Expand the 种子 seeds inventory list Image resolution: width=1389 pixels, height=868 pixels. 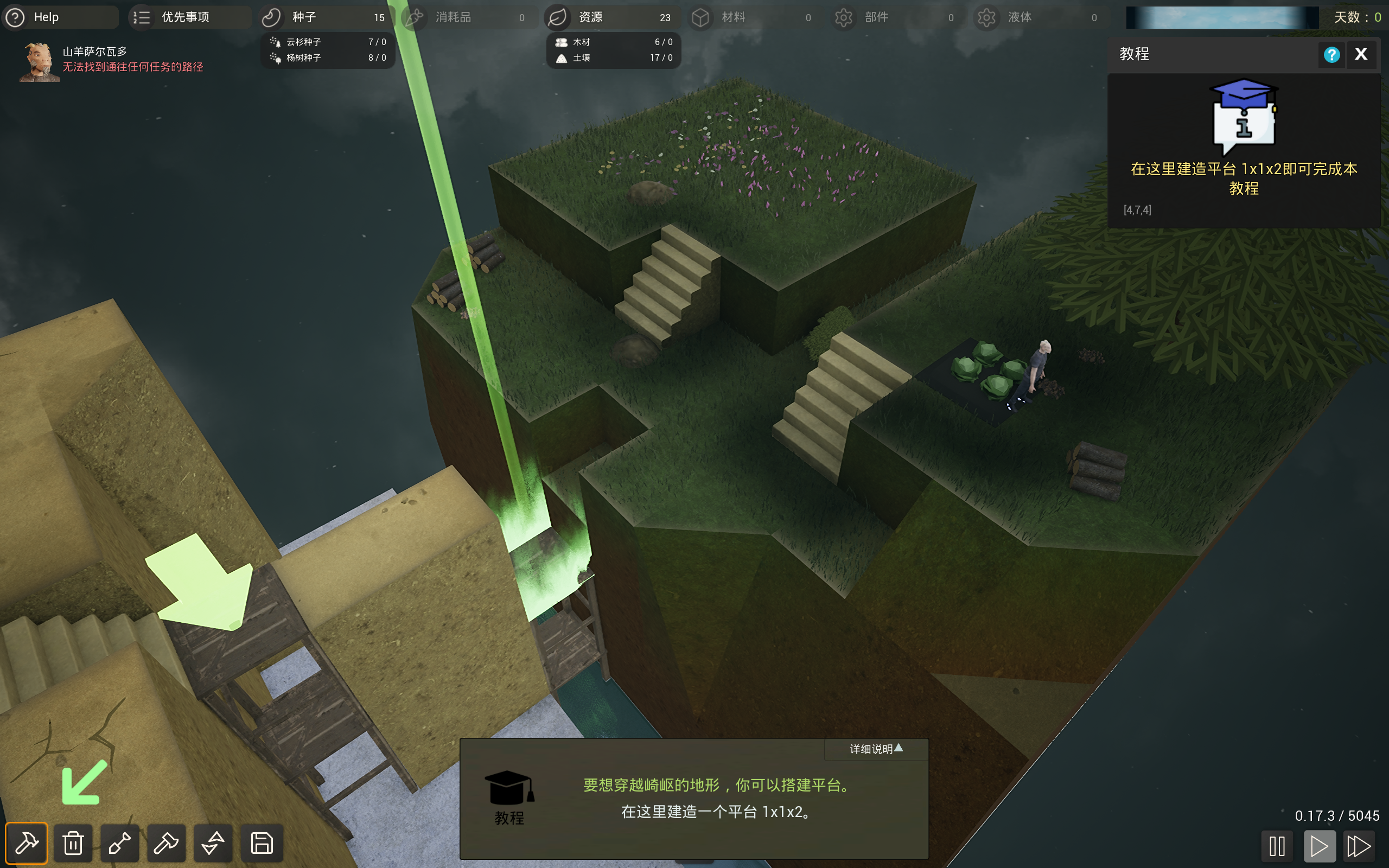[327, 17]
